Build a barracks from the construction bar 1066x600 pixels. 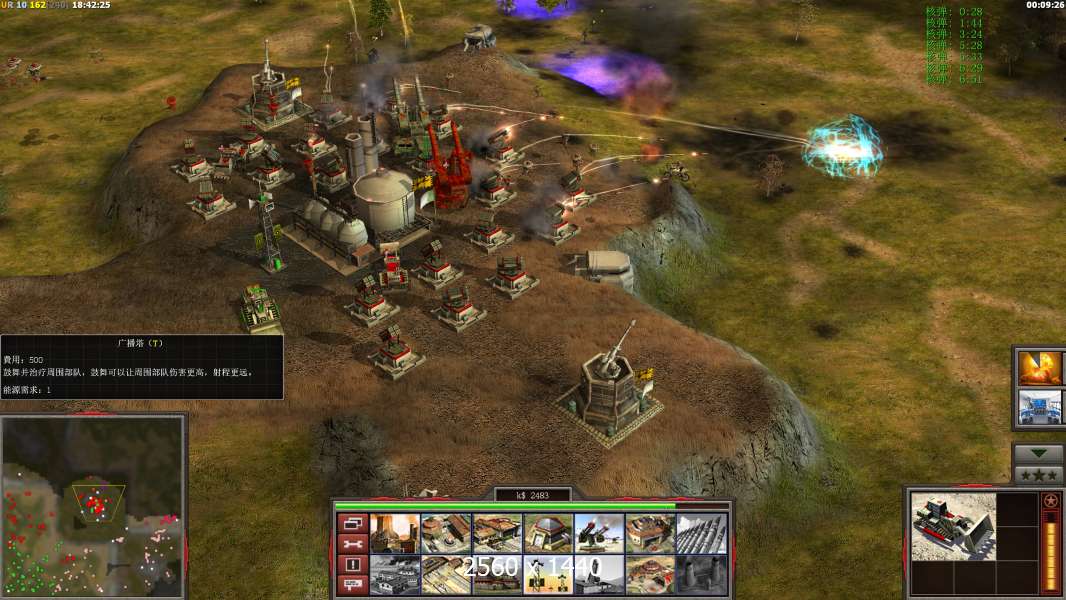(446, 534)
